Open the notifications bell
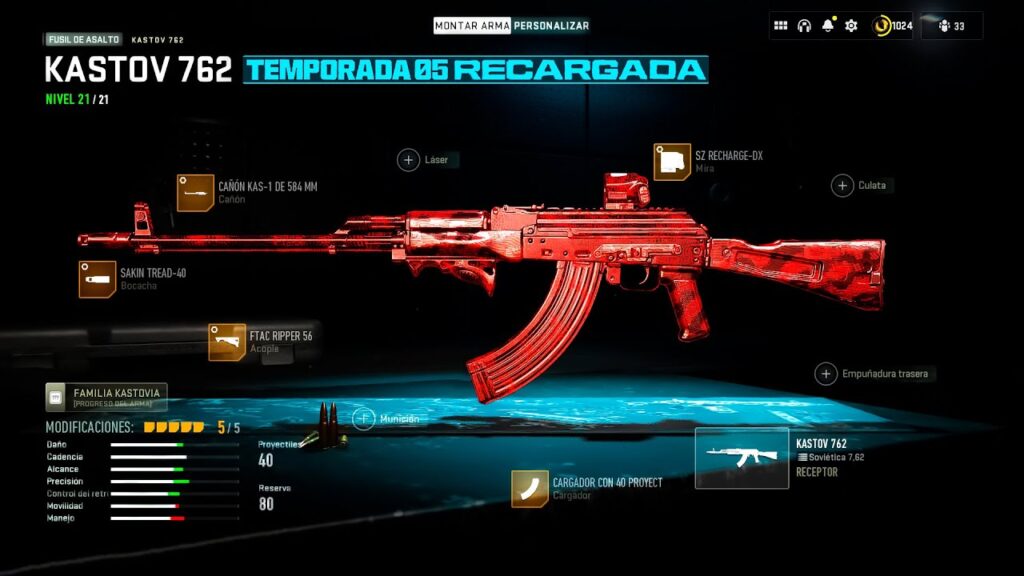Screen dimensions: 1024x576 [x=827, y=26]
